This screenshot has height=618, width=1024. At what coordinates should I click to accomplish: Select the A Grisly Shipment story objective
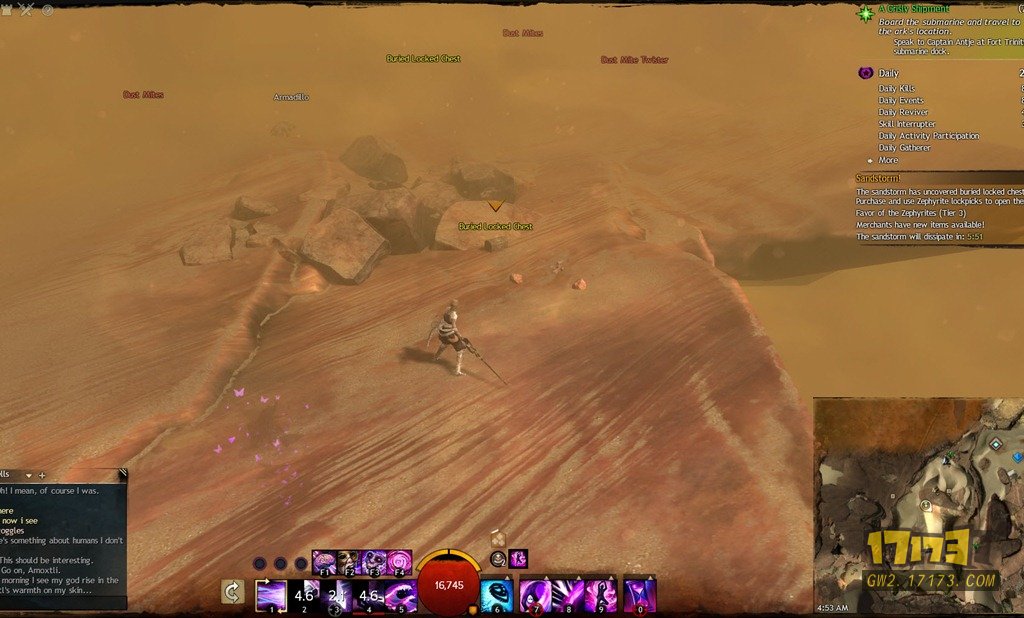(x=914, y=9)
